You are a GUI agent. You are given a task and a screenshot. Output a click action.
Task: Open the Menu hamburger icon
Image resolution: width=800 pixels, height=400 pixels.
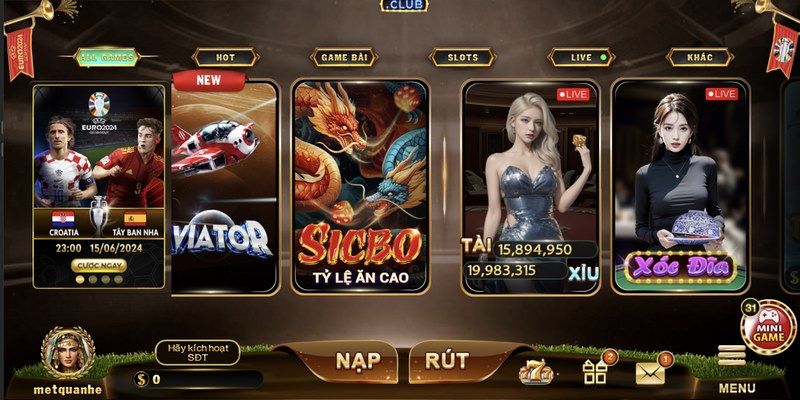tap(733, 357)
